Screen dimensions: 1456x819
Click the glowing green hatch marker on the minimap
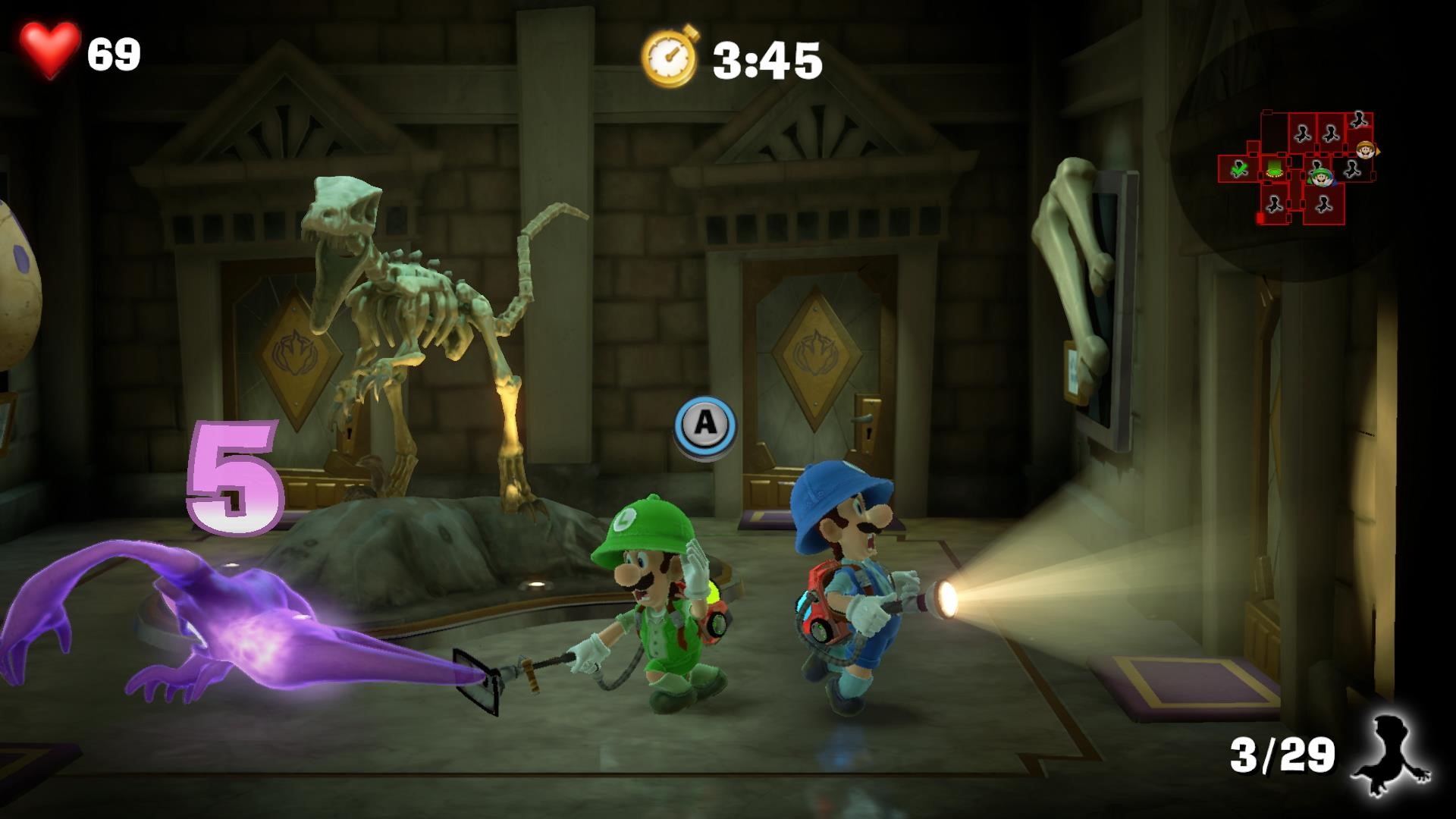[x=1273, y=168]
